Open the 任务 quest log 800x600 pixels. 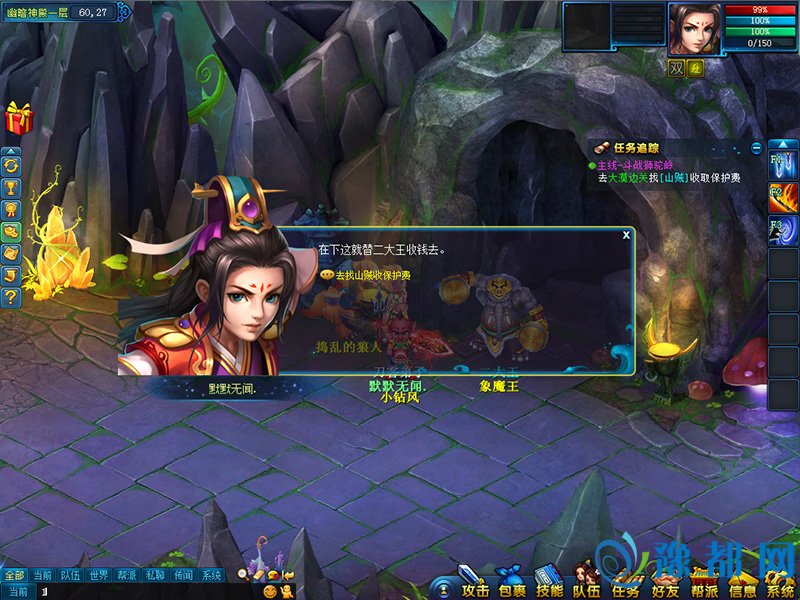[x=625, y=584]
